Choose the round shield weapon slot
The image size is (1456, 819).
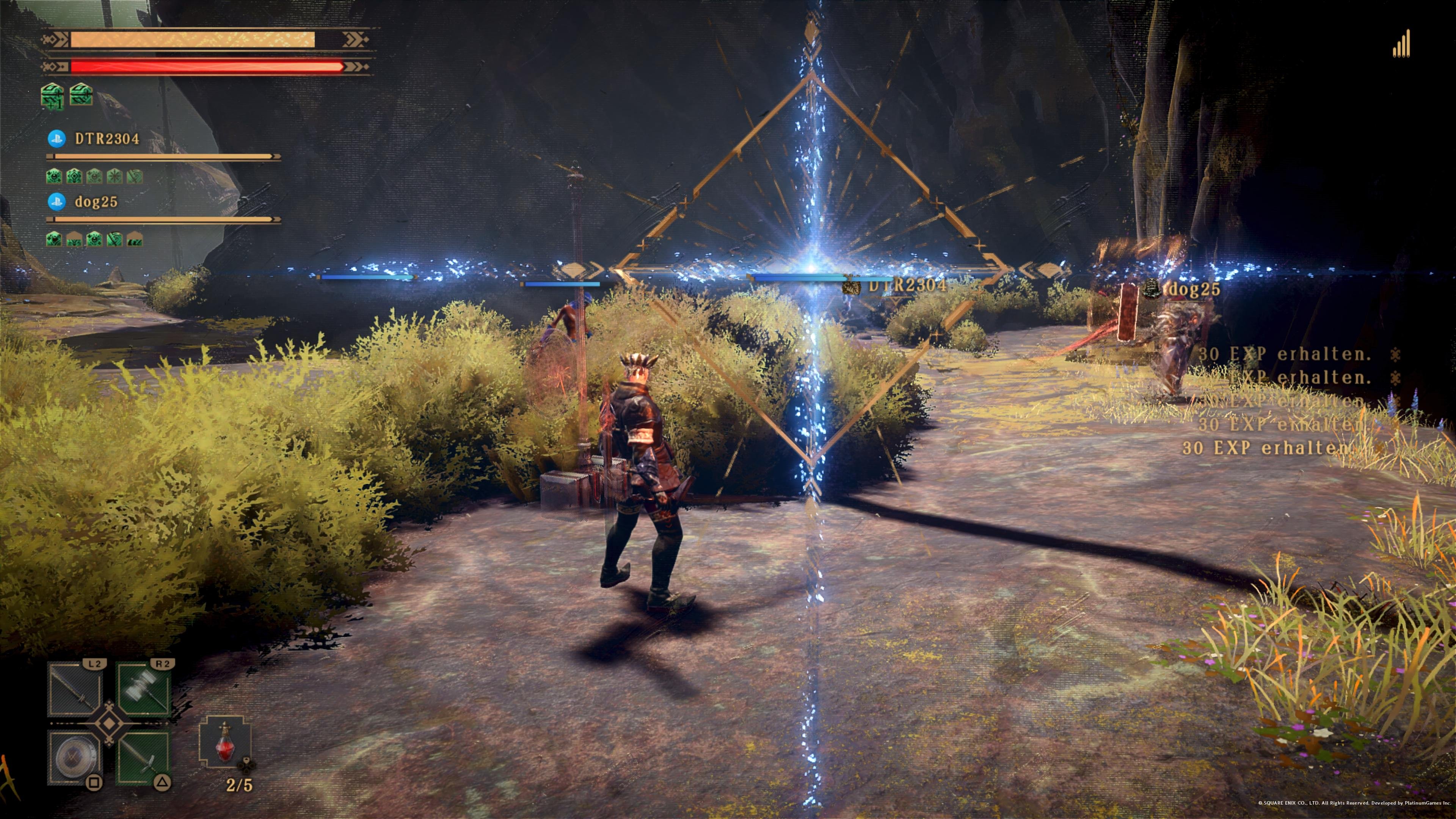[75, 758]
